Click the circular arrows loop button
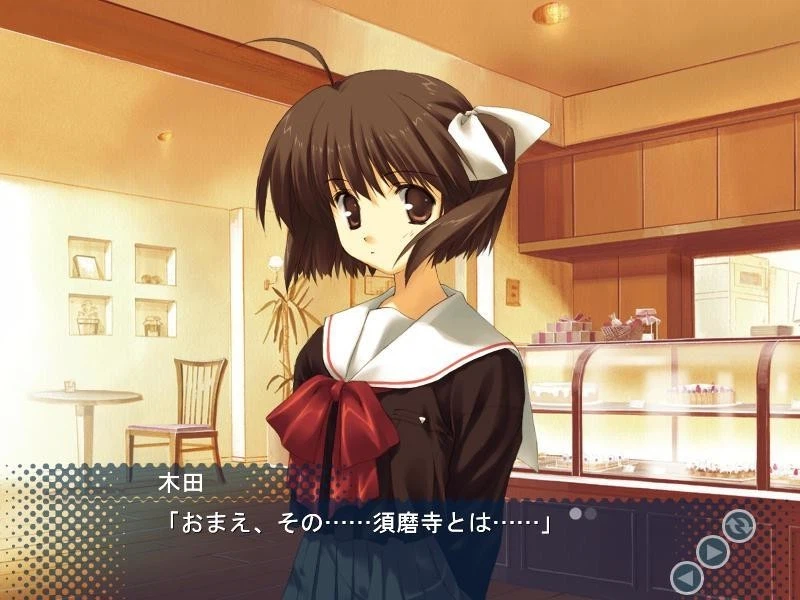Screen dimensions: 800x600 point(739,525)
